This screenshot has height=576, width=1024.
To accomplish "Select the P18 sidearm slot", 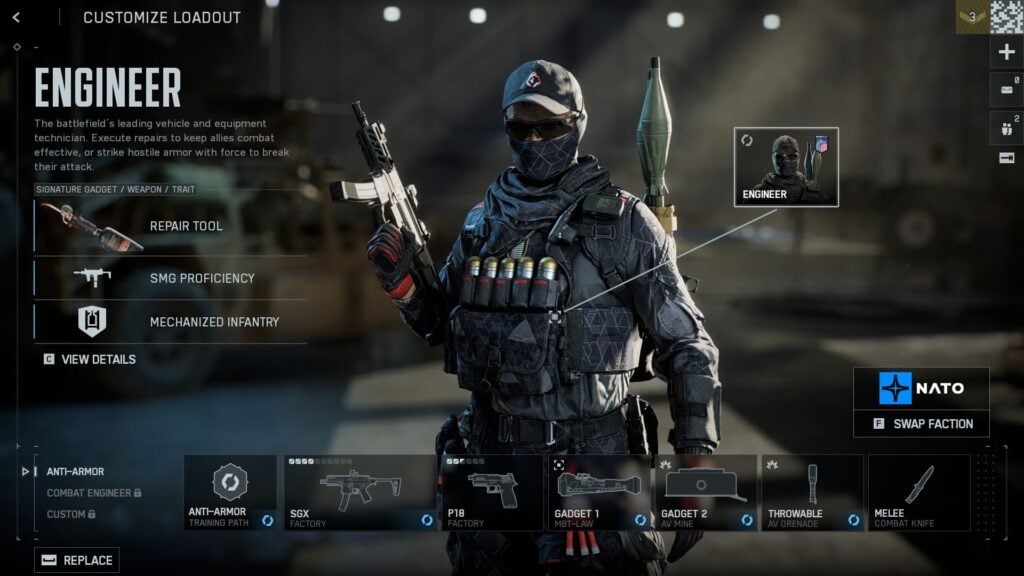I will pyautogui.click(x=492, y=493).
